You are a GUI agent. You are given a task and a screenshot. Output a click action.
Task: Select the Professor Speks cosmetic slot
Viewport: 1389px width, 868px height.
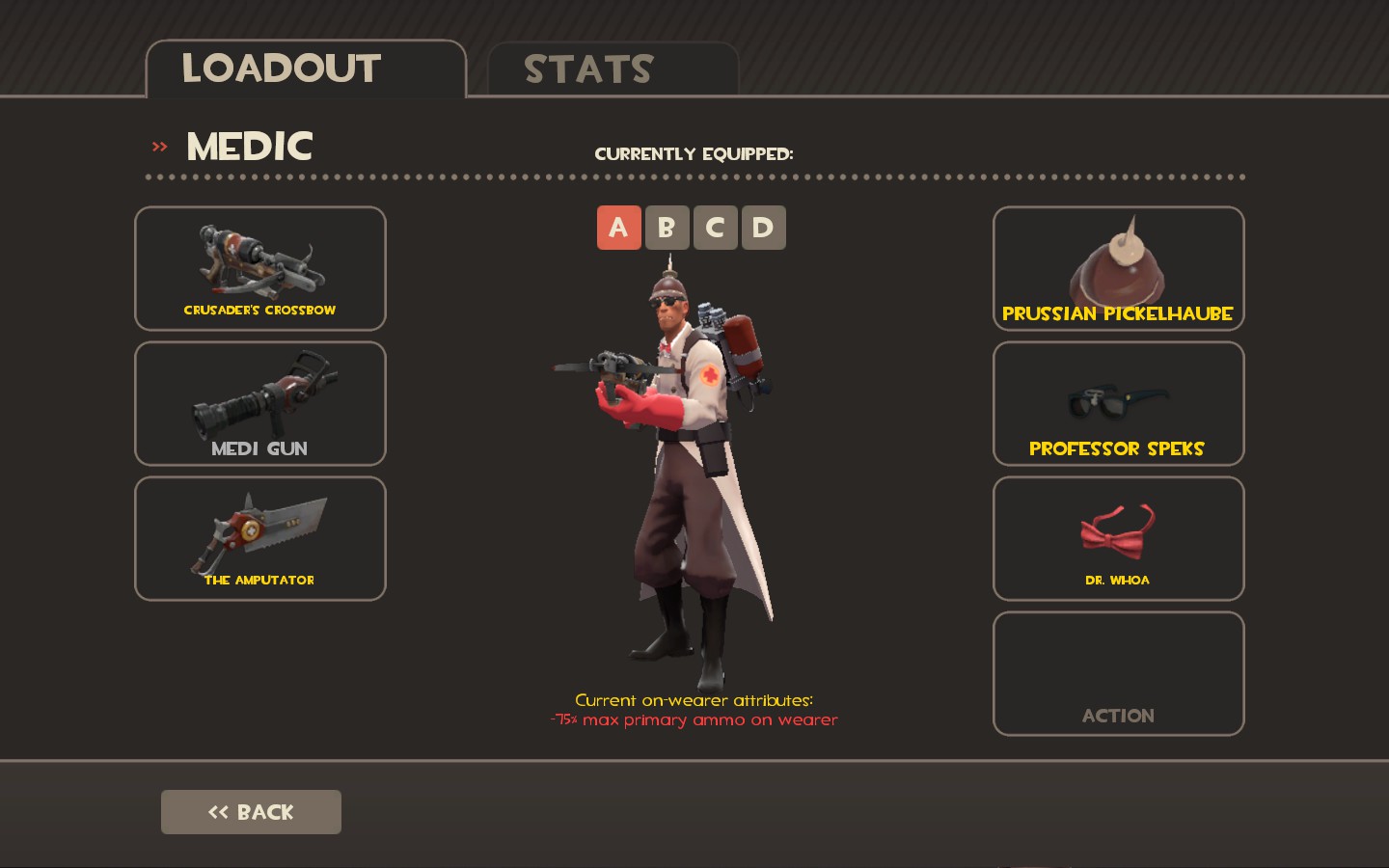click(1118, 403)
